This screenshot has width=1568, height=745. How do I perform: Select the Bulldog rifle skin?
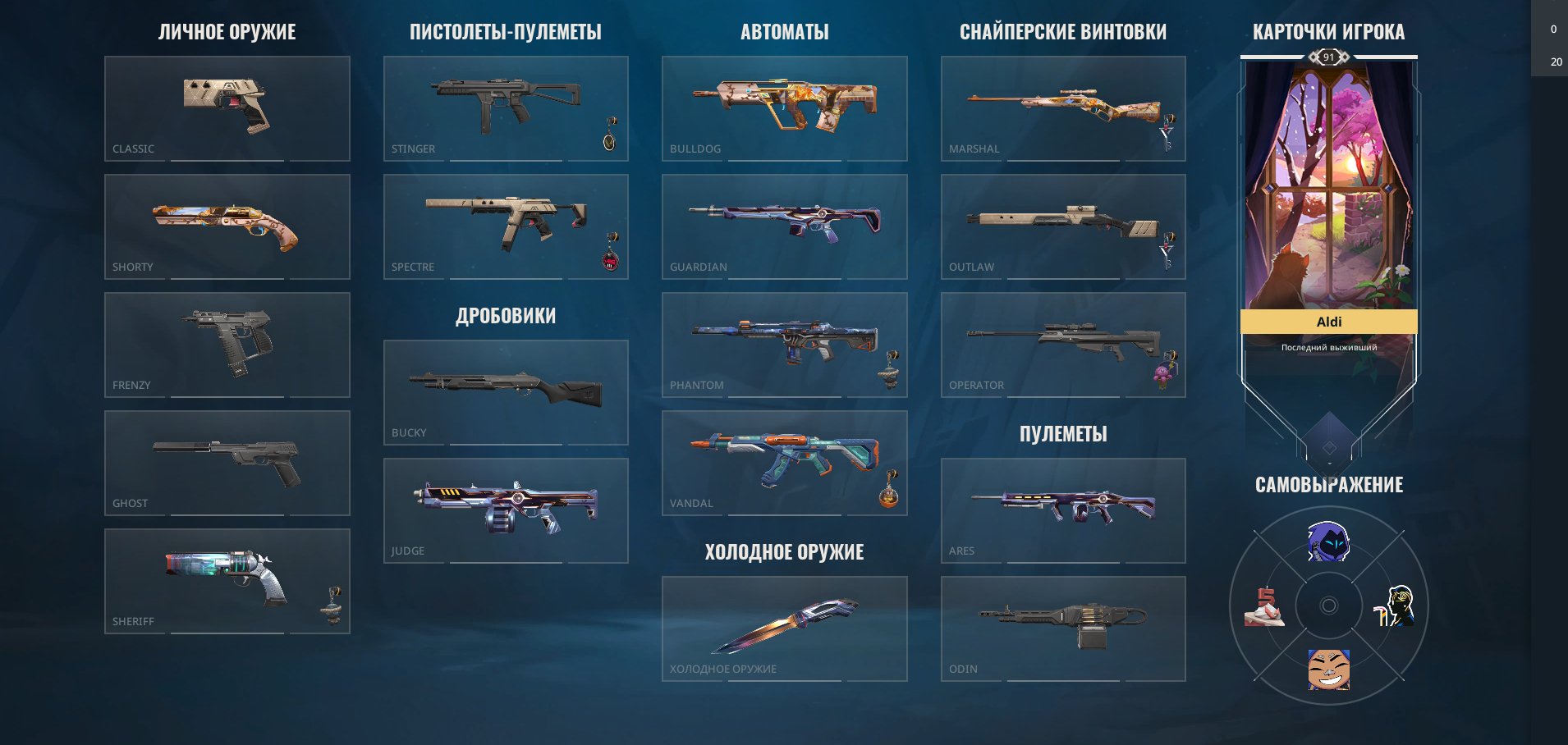(784, 108)
